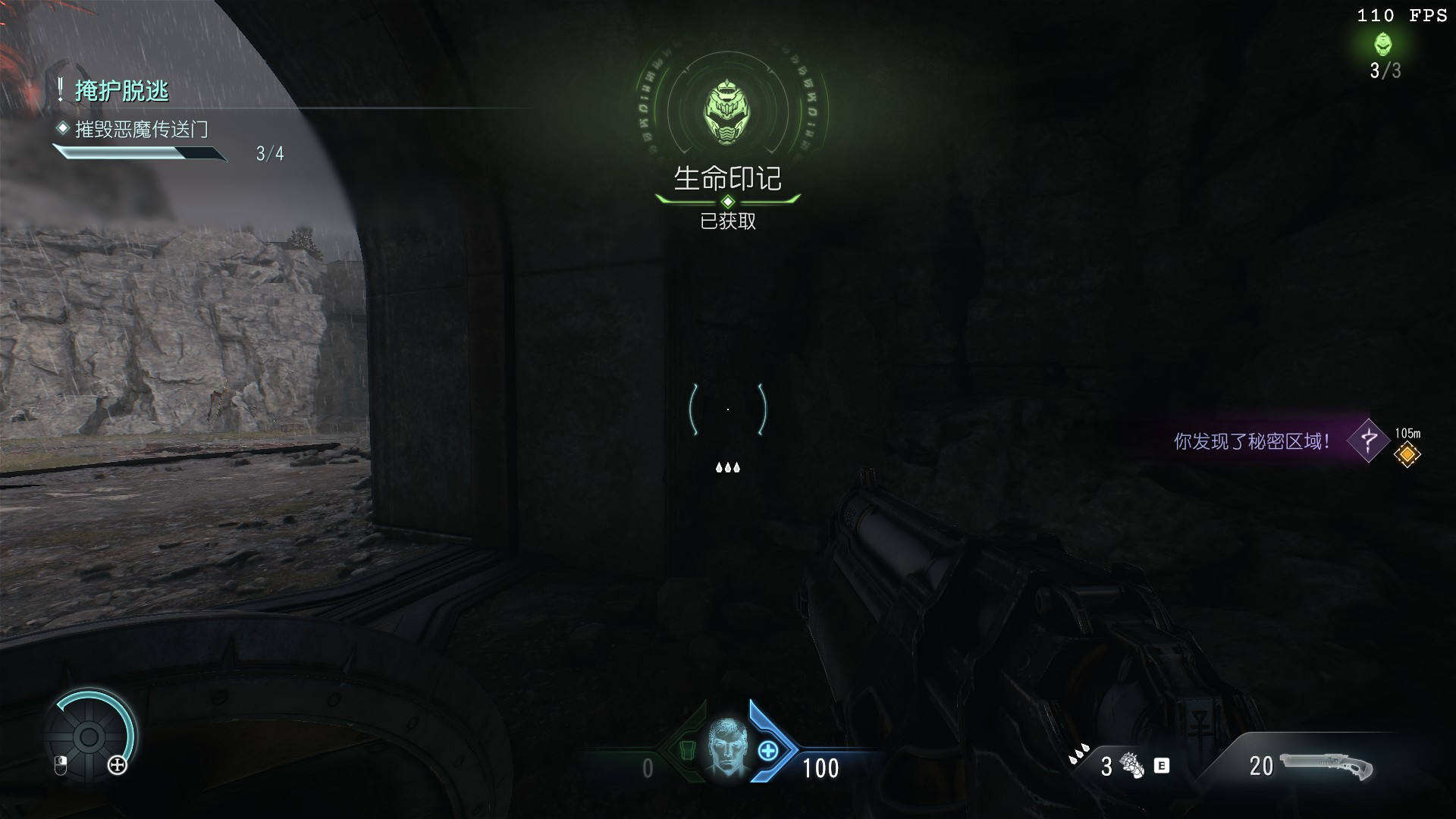Select the shotgun weapon icon
Screen dimensions: 1456x819
1327,766
